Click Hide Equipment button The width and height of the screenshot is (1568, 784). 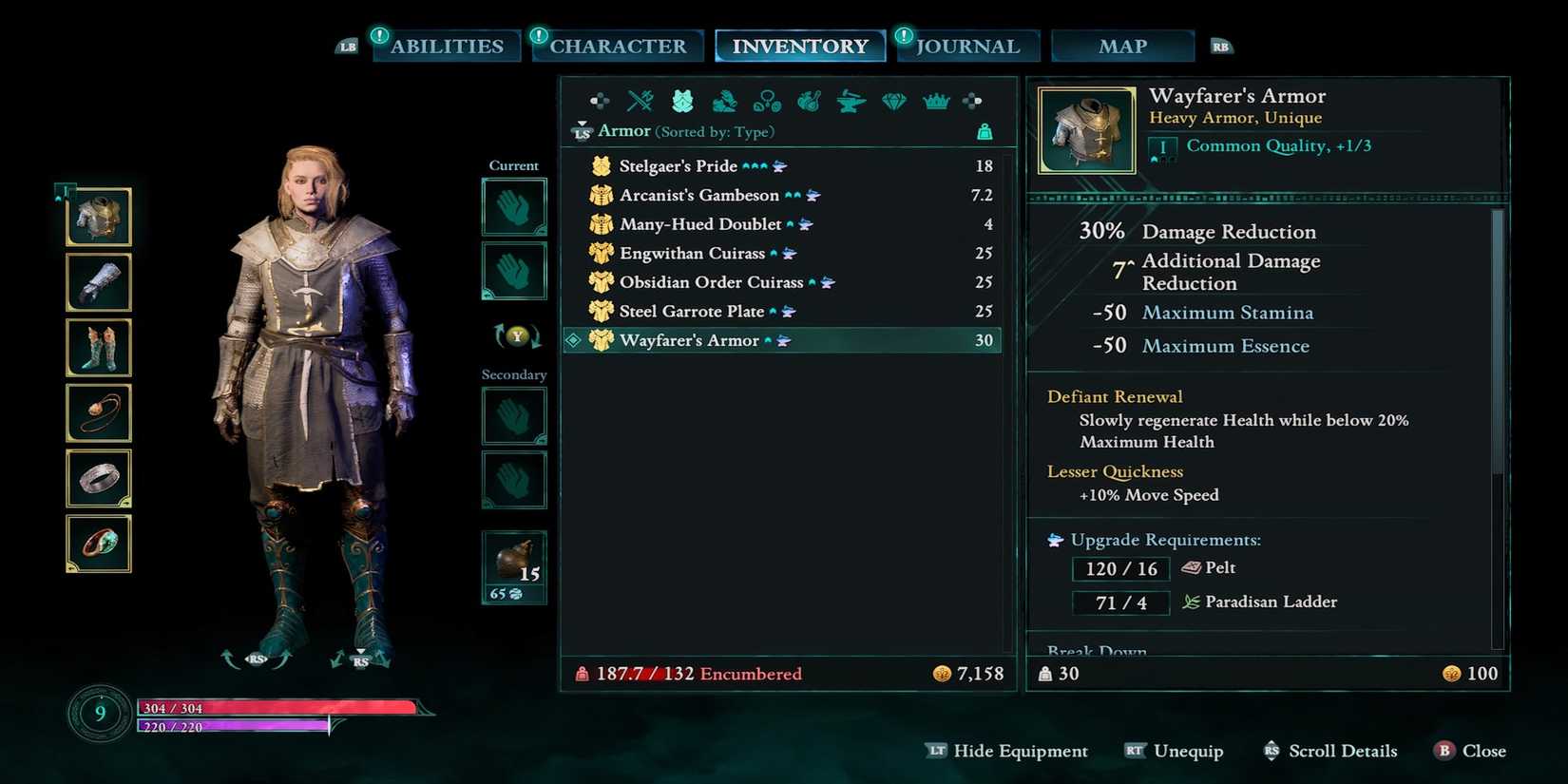(1022, 751)
